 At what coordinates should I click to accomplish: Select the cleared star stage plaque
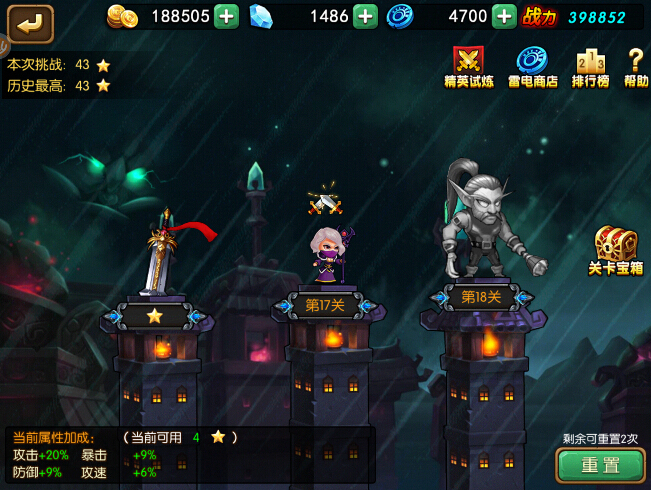[154, 316]
